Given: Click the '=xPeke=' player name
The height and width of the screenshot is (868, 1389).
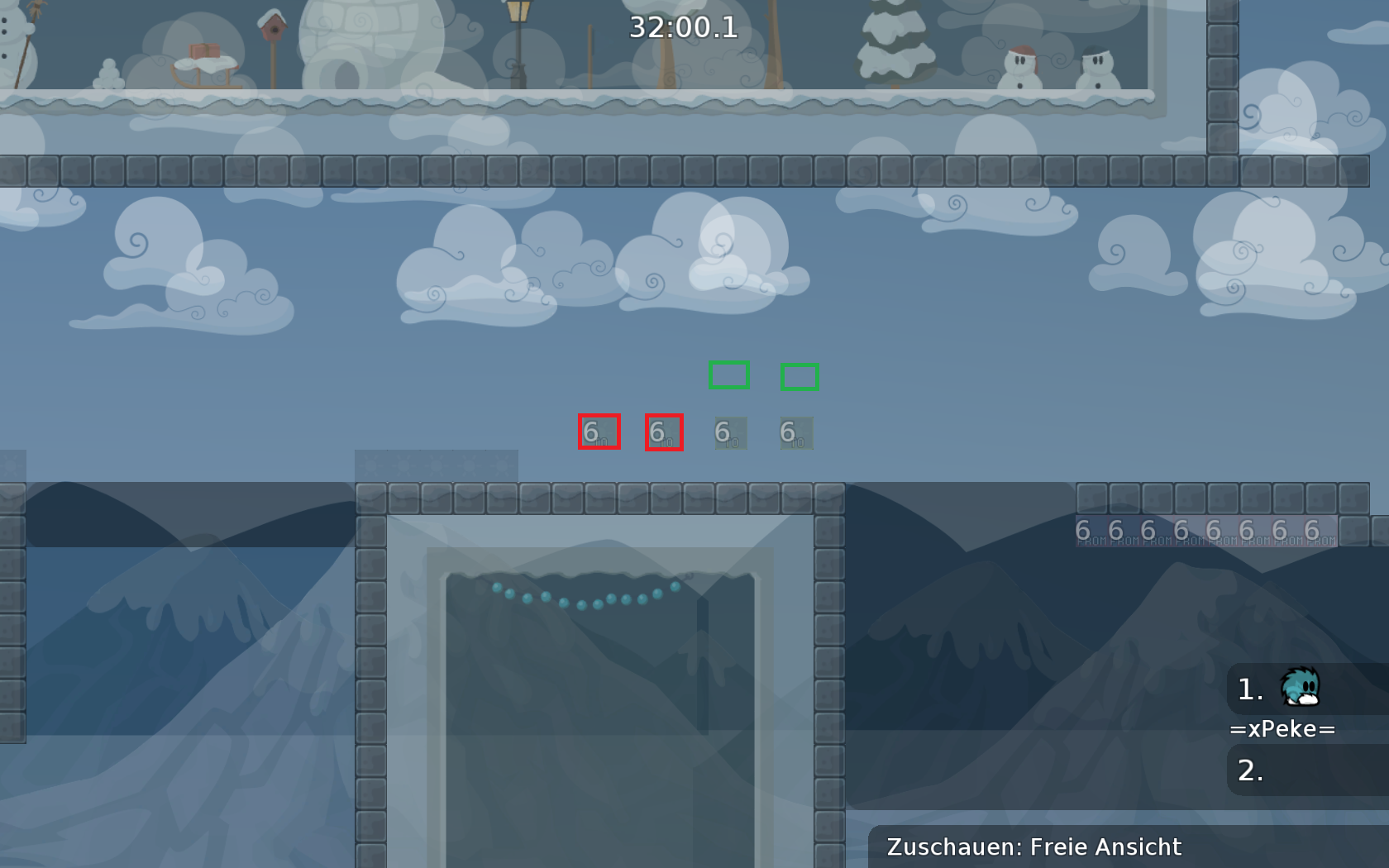Looking at the screenshot, I should 1282,728.
